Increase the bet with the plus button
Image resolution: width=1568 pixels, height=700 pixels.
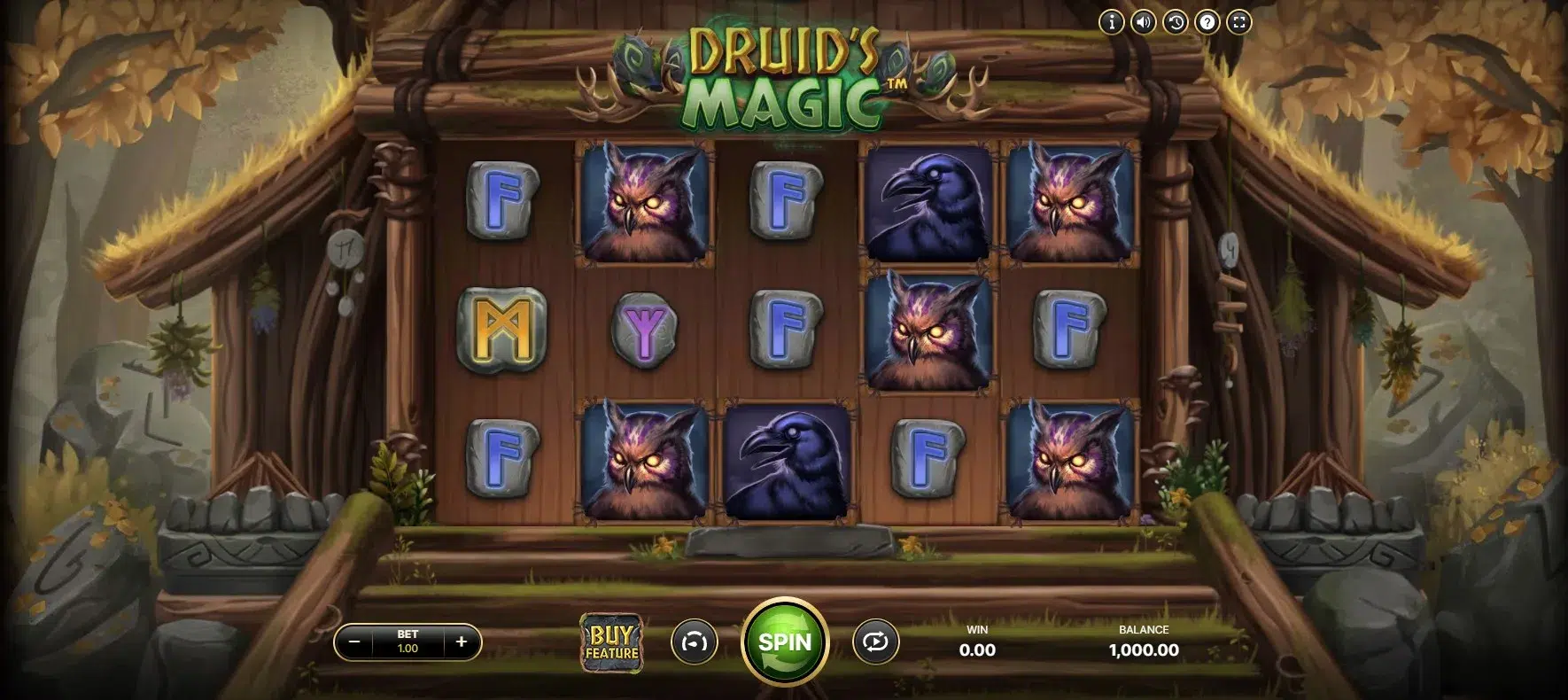462,642
